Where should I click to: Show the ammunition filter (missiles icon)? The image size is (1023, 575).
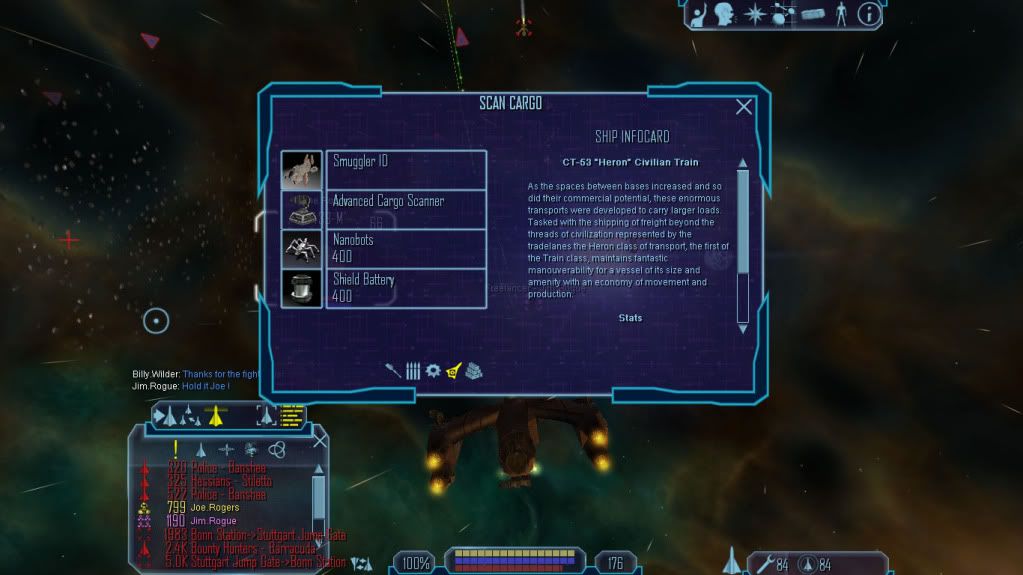tap(412, 370)
